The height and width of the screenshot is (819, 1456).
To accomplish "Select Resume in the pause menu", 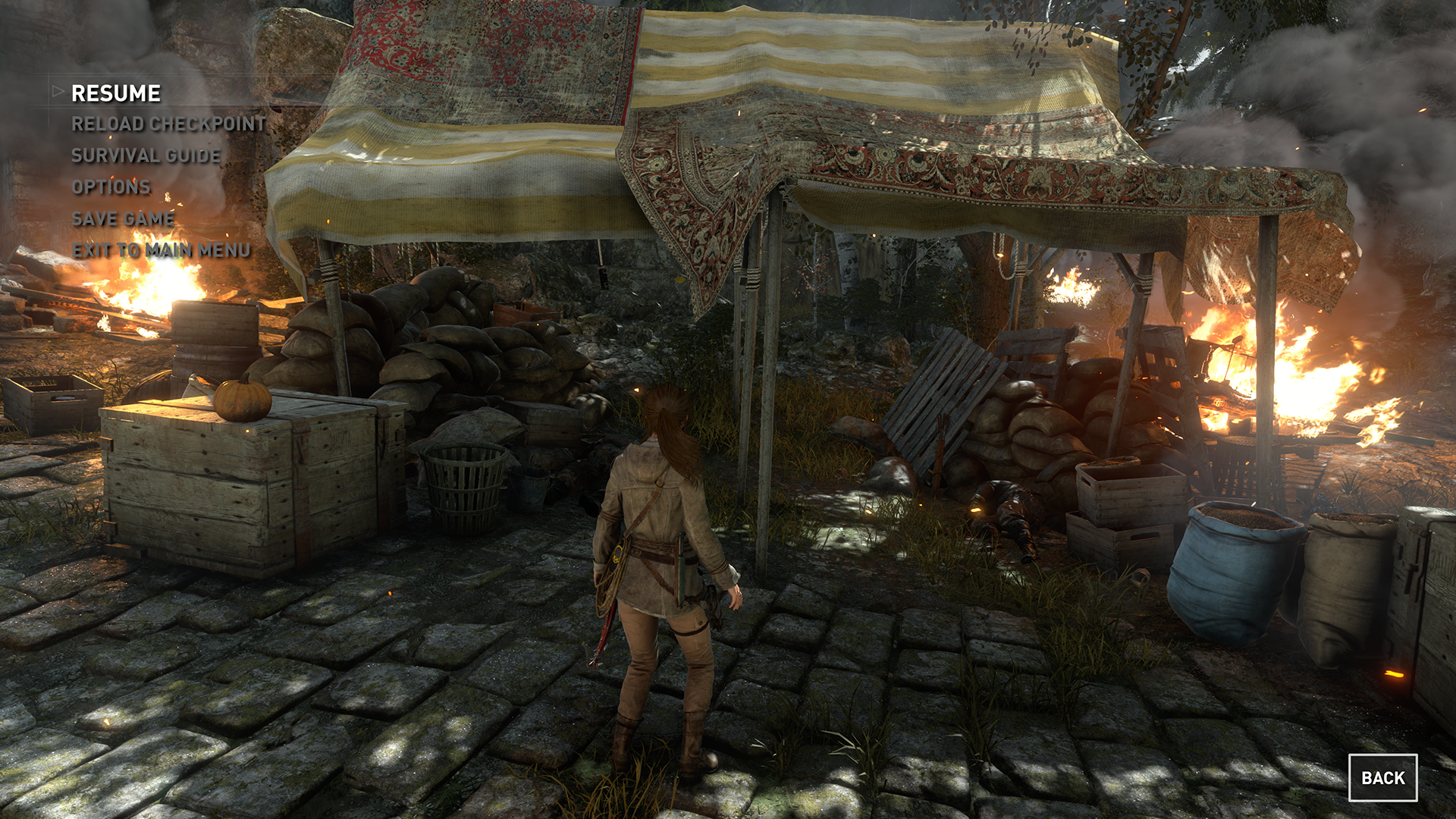I will tap(115, 93).
